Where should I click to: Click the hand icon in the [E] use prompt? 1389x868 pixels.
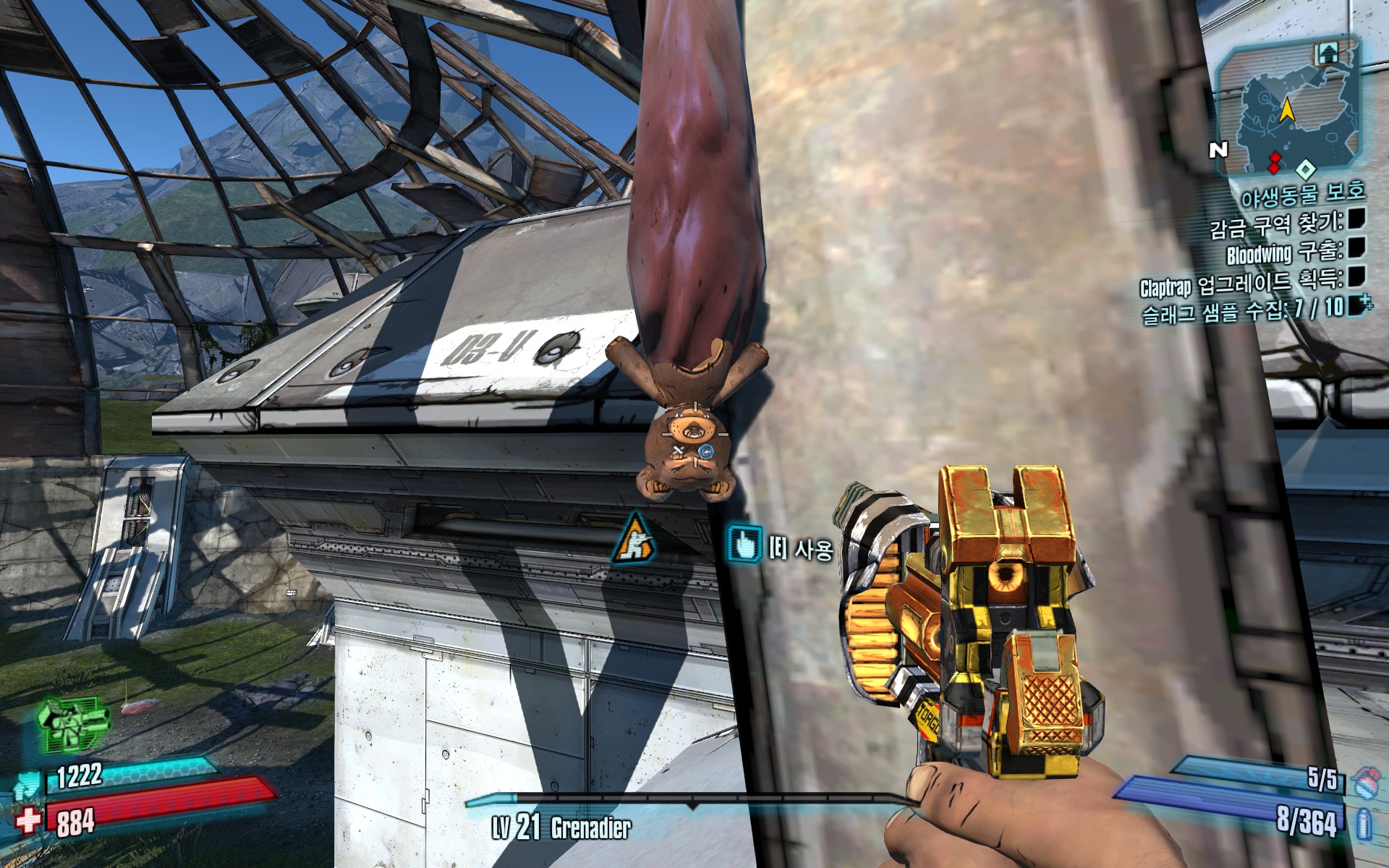click(x=747, y=542)
